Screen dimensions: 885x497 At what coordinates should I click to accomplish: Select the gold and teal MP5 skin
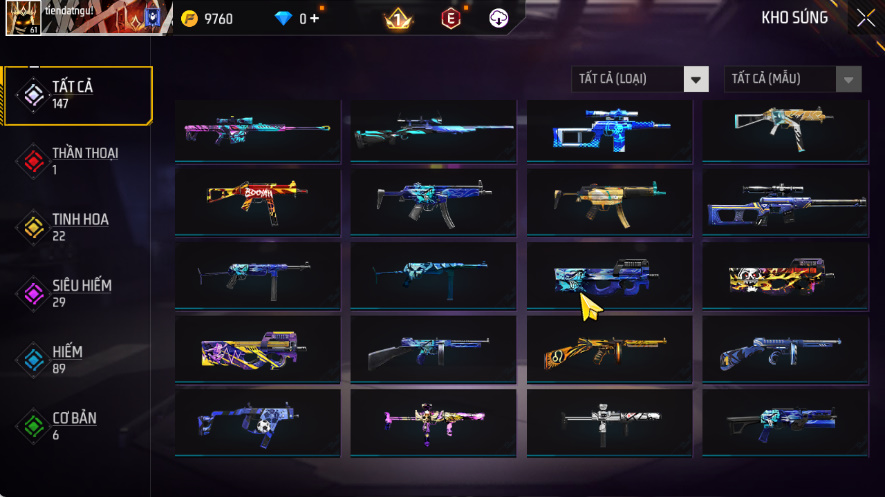609,201
